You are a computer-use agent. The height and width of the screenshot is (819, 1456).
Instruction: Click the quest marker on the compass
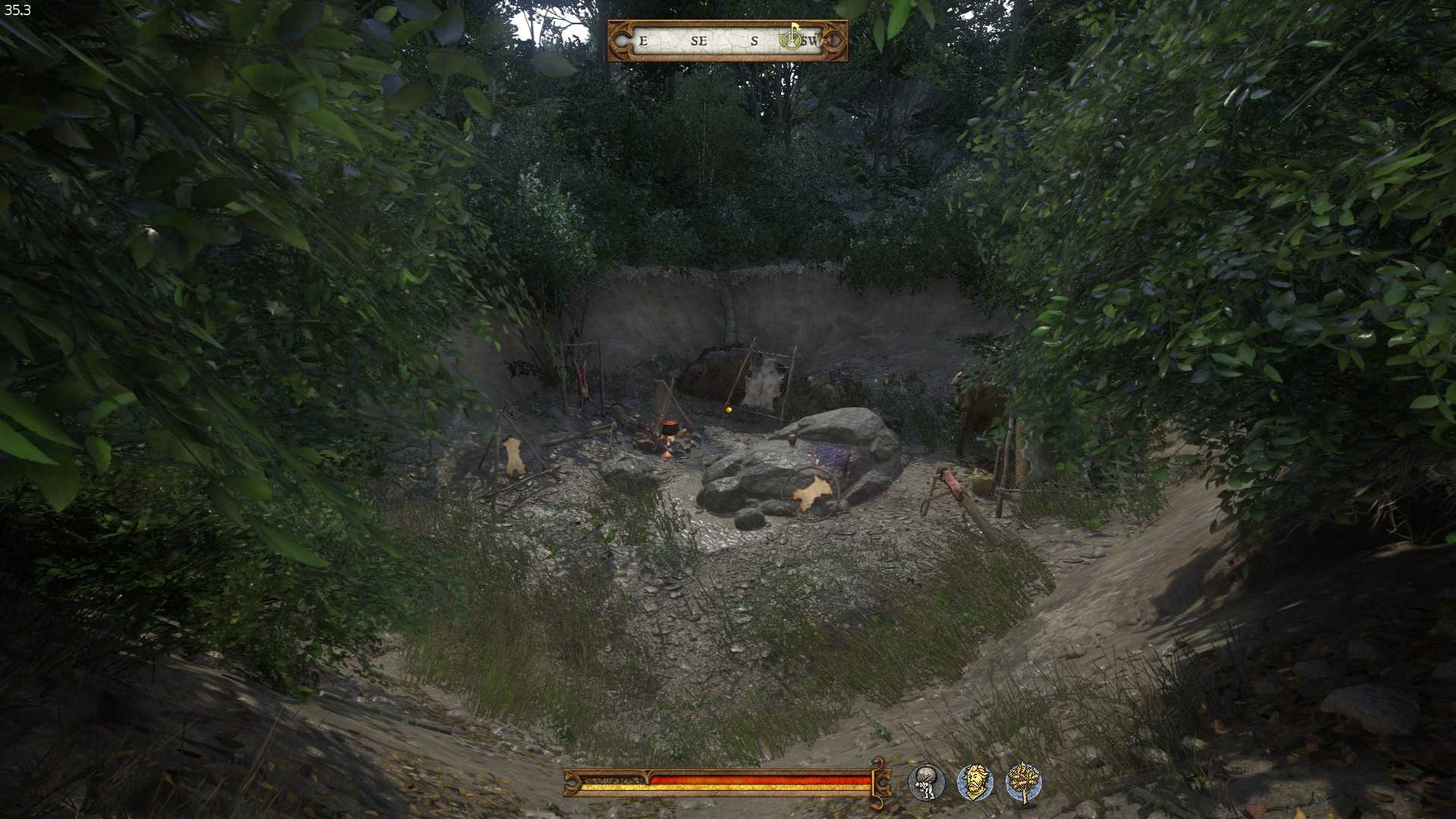point(792,38)
